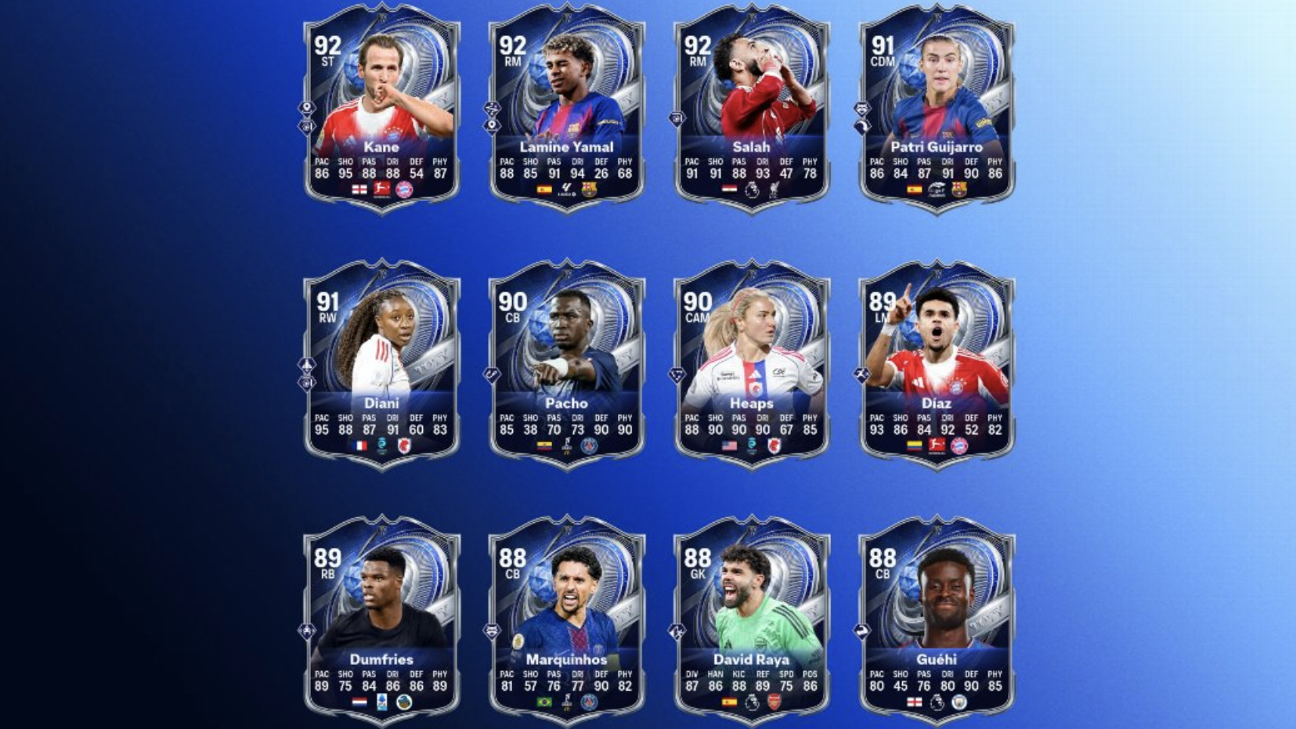Select the La Liga logo on Yamal's card
Screen dimensions: 1296x729
[x=567, y=187]
